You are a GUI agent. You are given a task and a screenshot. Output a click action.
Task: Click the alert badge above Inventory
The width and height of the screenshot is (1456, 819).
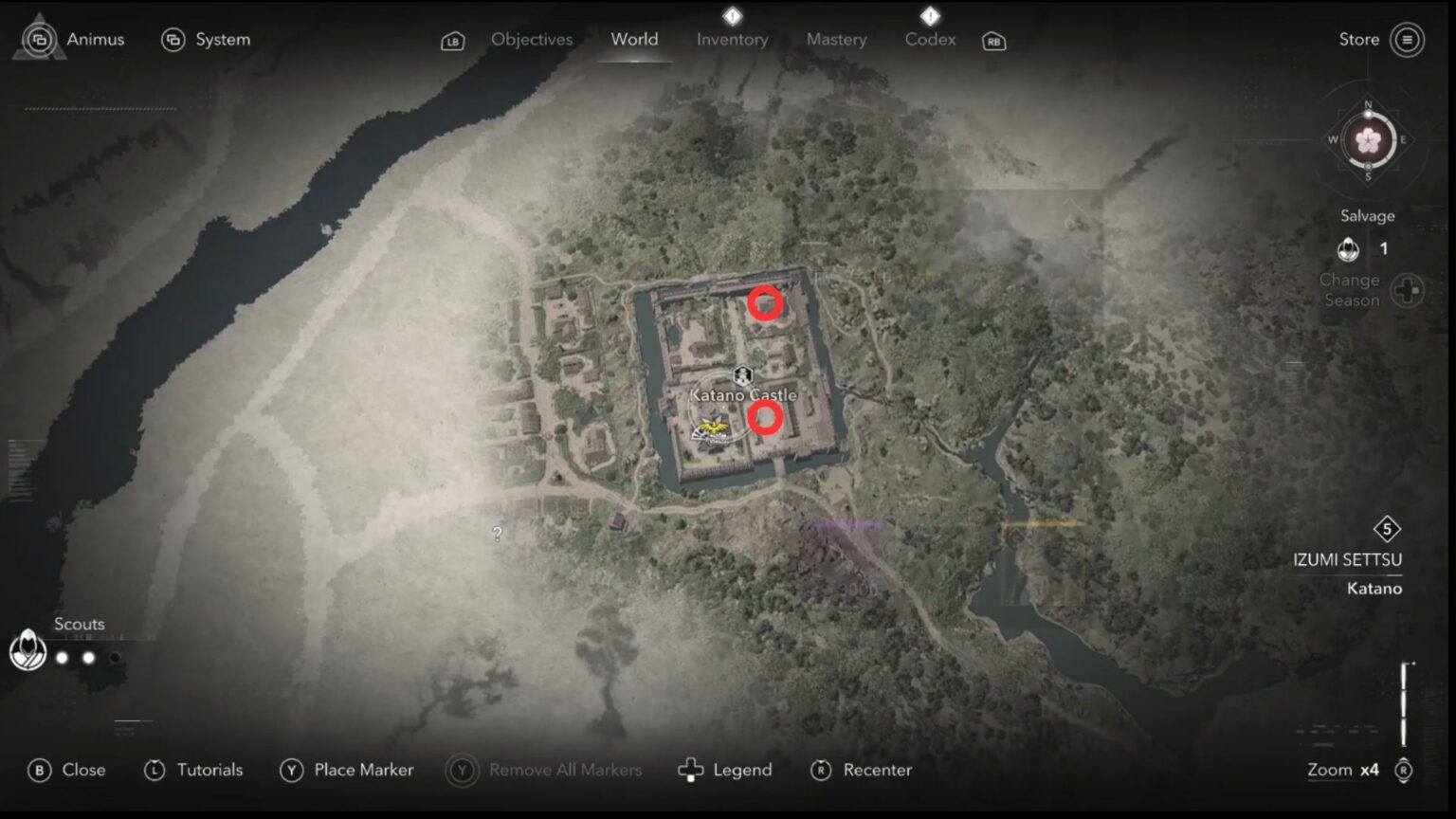pos(732,15)
